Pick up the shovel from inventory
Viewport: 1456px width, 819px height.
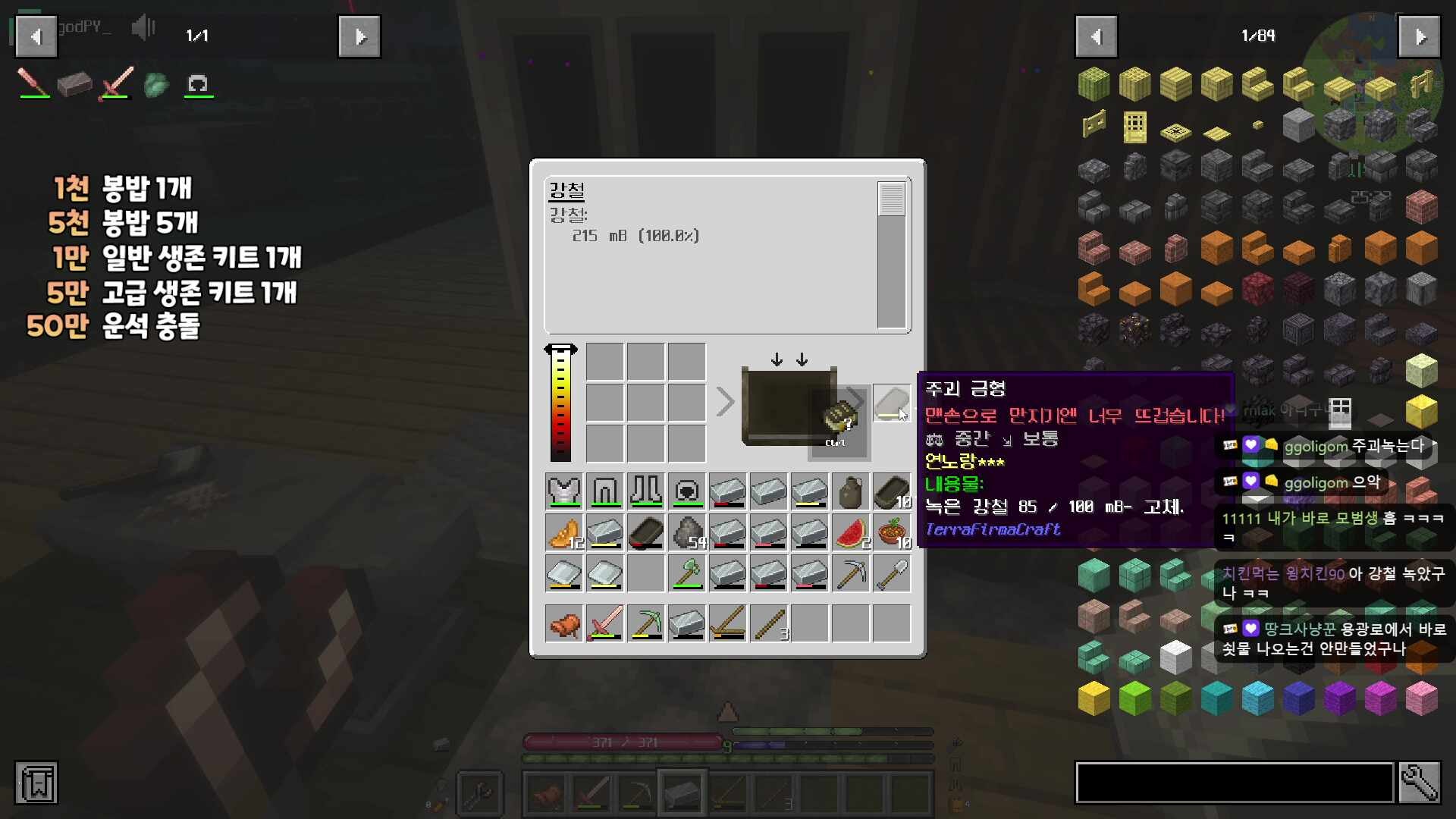click(x=892, y=574)
